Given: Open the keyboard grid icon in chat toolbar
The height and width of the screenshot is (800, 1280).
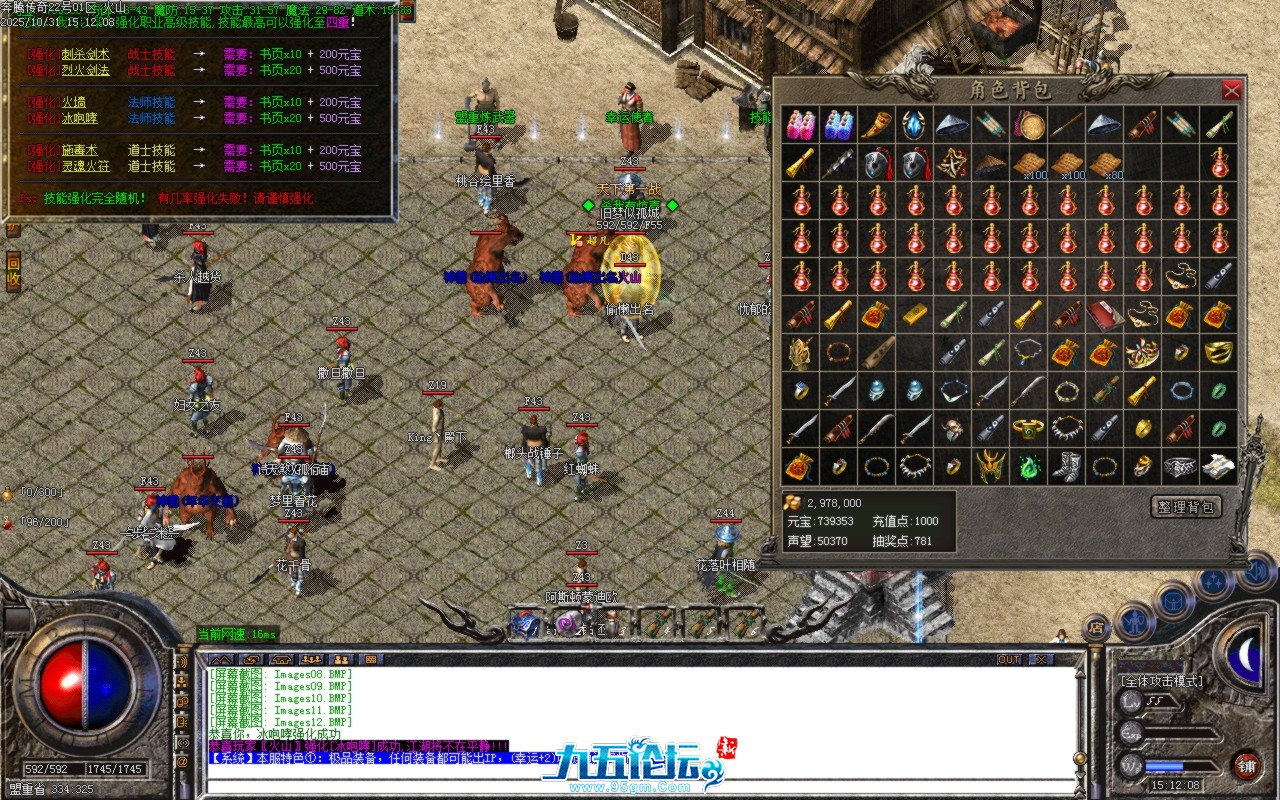Looking at the screenshot, I should (371, 657).
